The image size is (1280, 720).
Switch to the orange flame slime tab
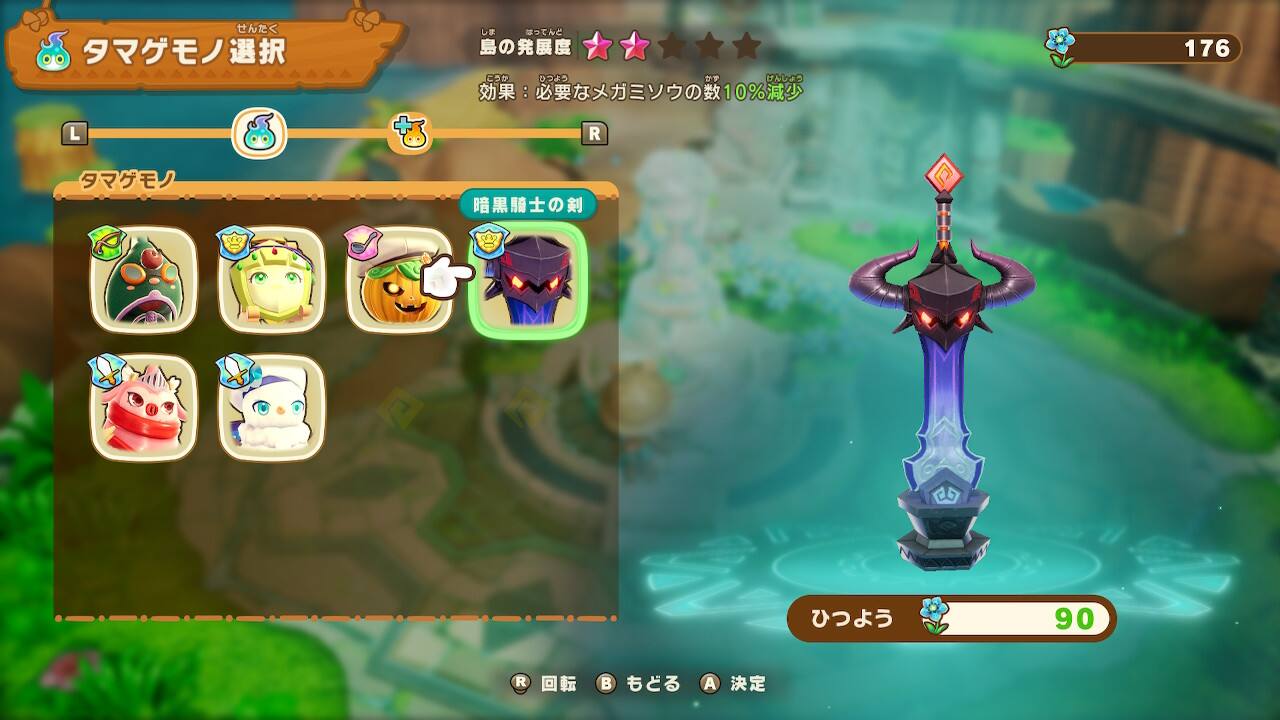click(x=411, y=133)
